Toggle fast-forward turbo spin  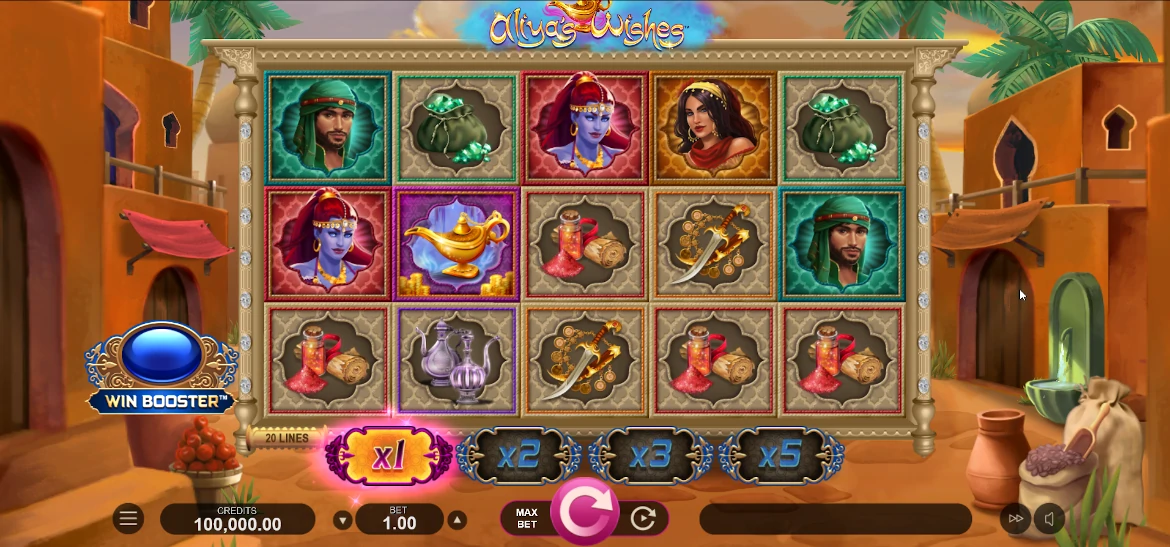pyautogui.click(x=1016, y=519)
